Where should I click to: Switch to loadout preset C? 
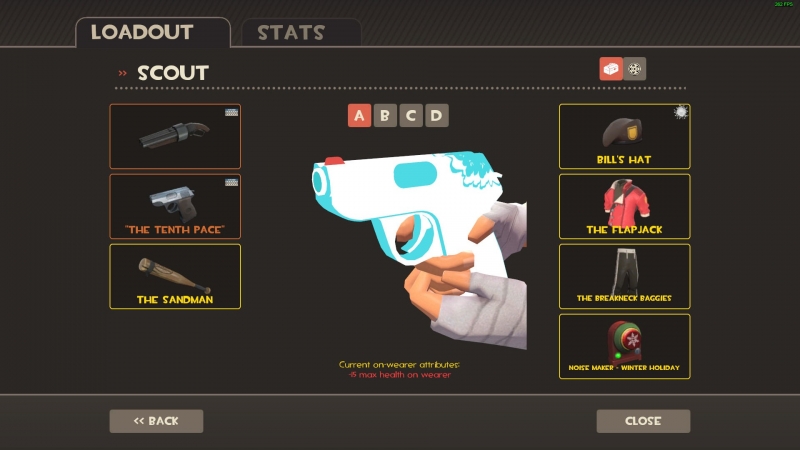tap(410, 116)
